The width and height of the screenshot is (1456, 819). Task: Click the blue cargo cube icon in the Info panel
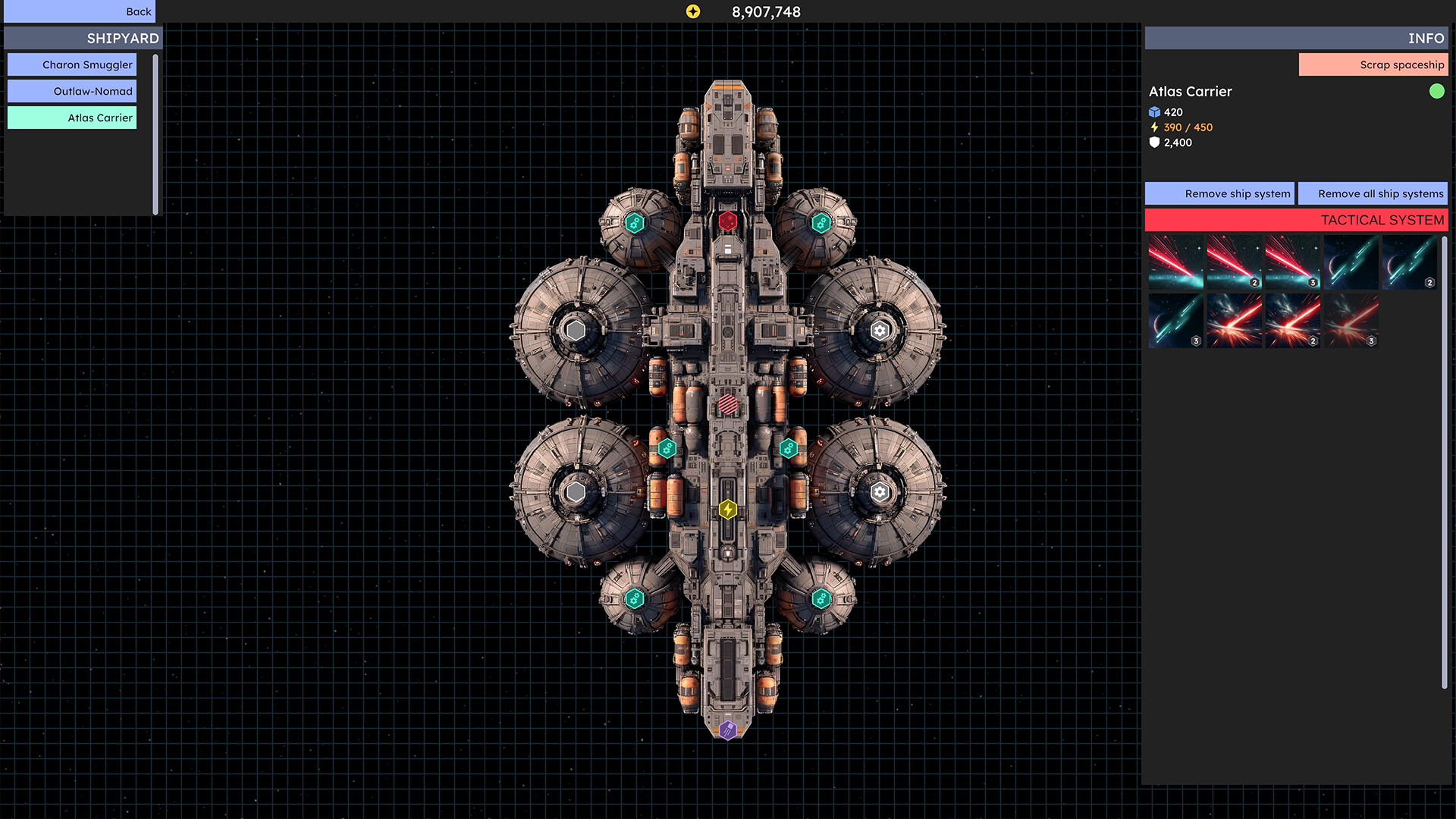(1153, 112)
